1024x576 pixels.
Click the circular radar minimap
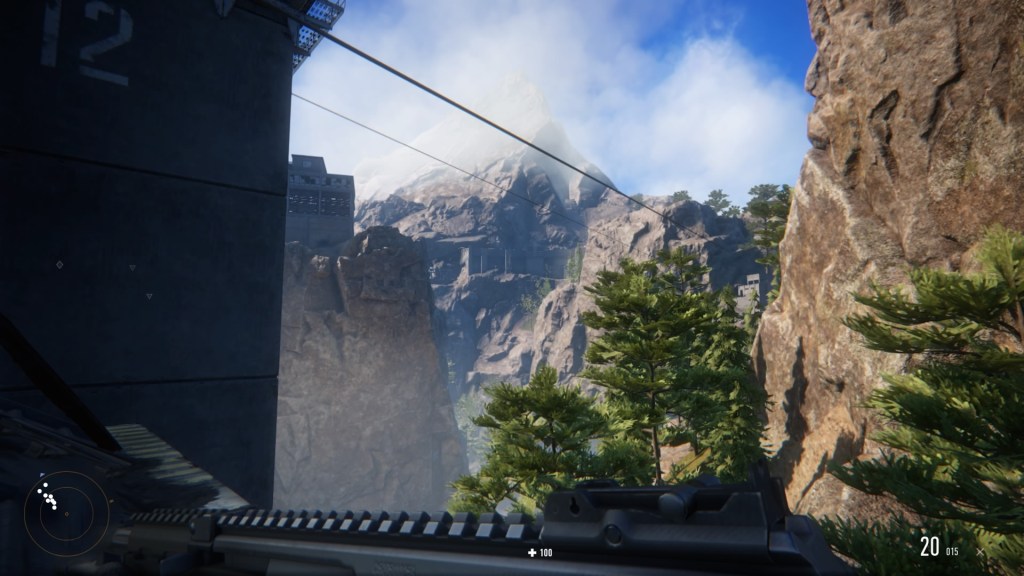pos(65,513)
